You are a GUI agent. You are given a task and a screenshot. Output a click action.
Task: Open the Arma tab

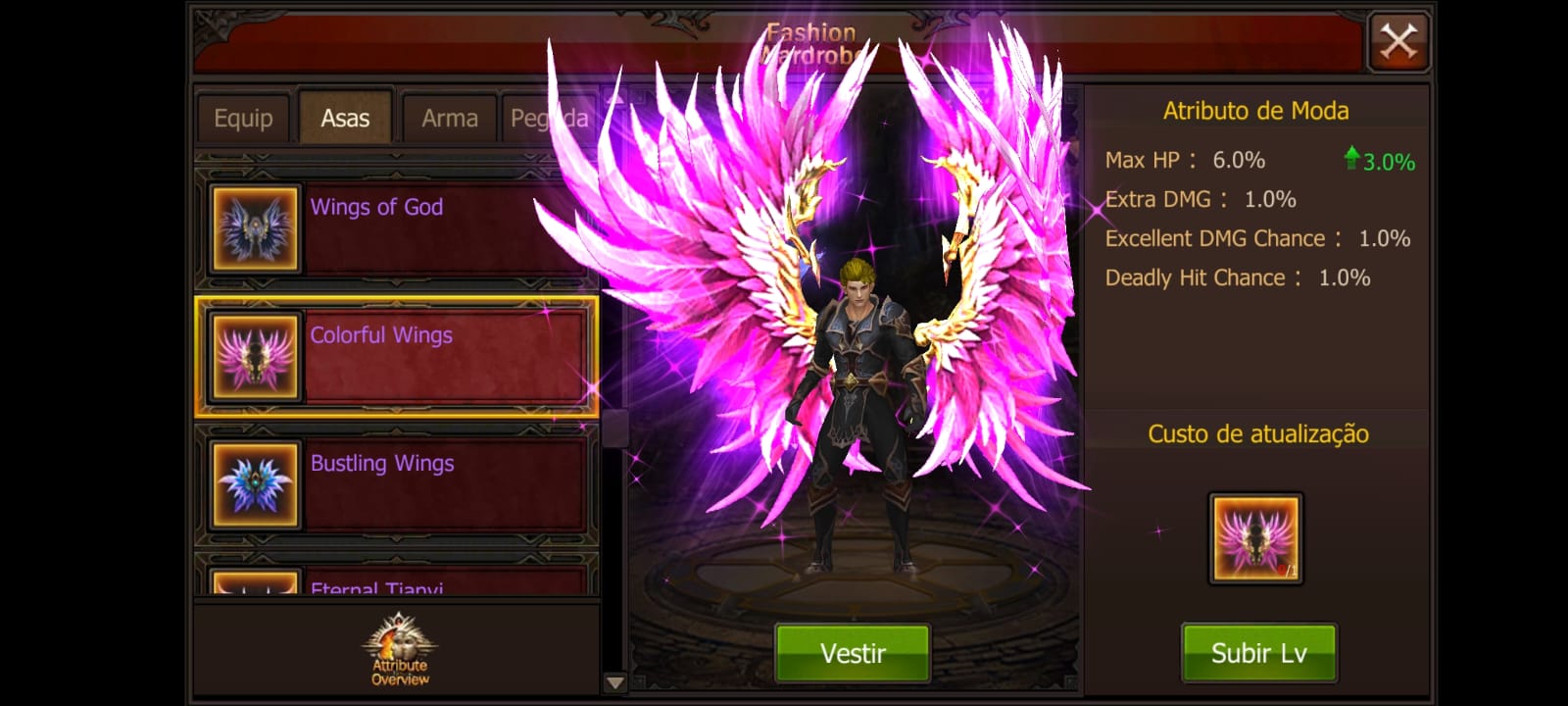click(x=450, y=119)
